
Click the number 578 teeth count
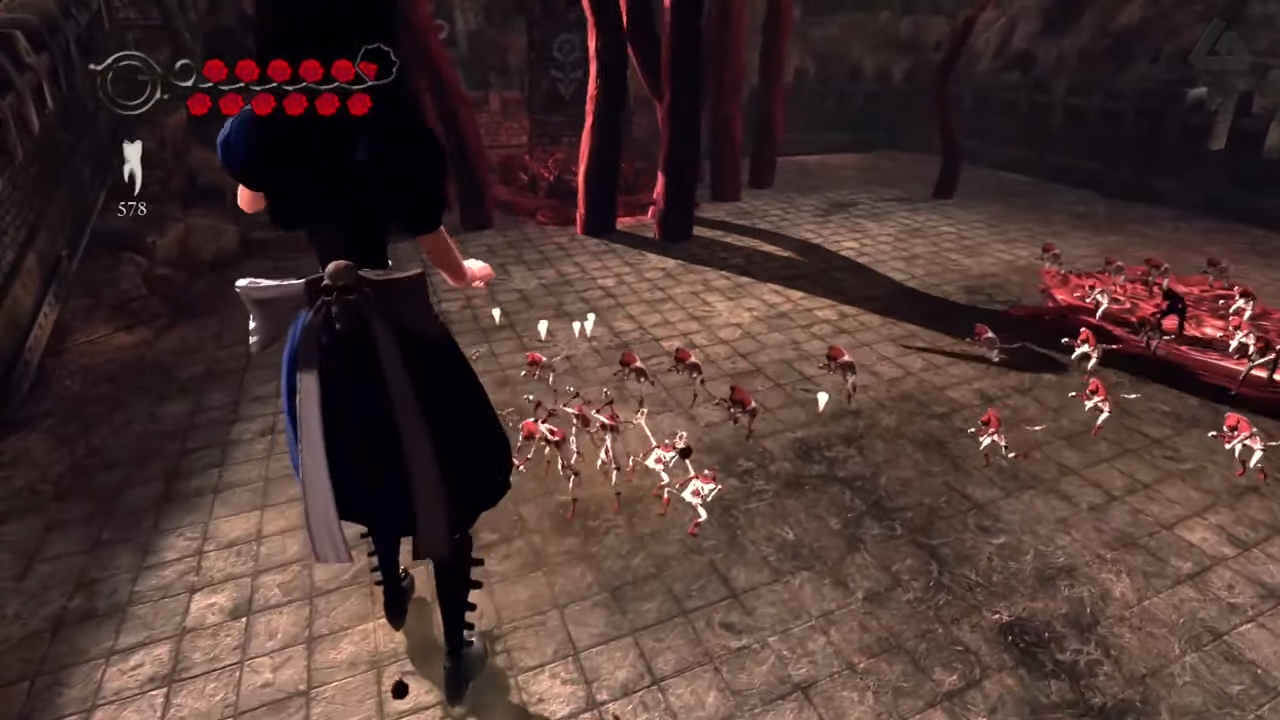pyautogui.click(x=131, y=209)
